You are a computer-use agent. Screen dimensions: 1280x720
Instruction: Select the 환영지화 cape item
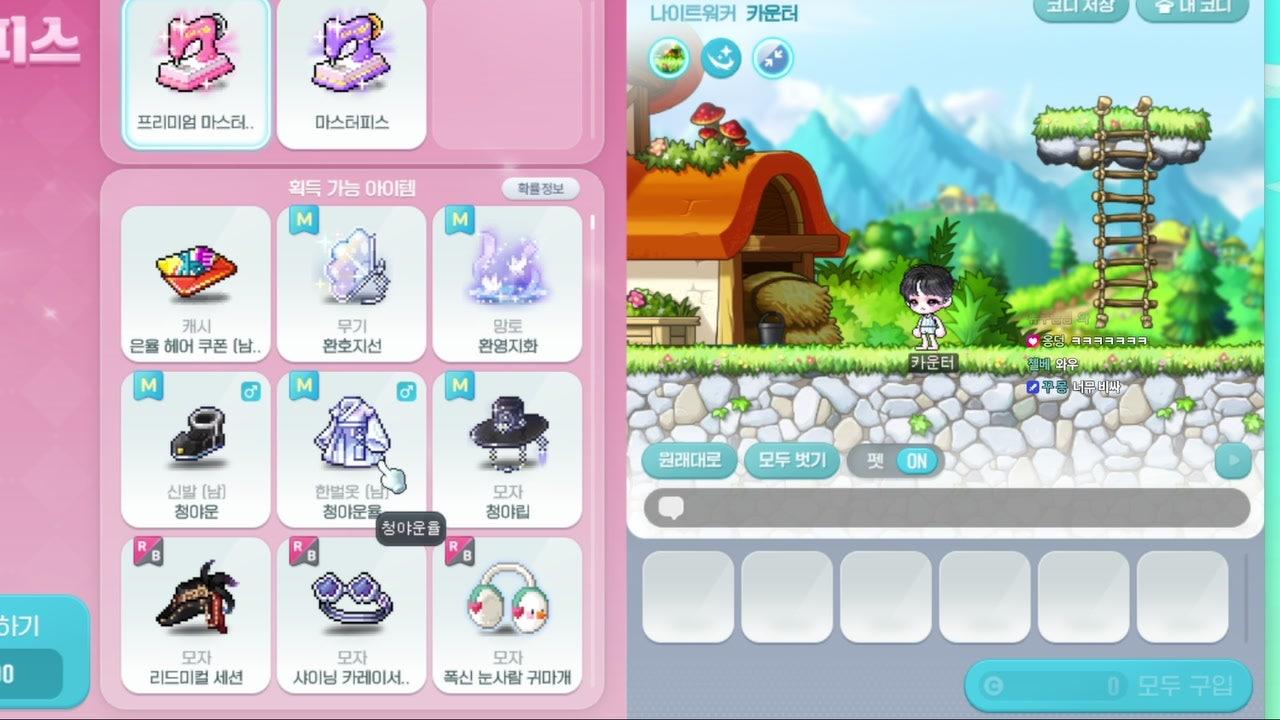[507, 283]
